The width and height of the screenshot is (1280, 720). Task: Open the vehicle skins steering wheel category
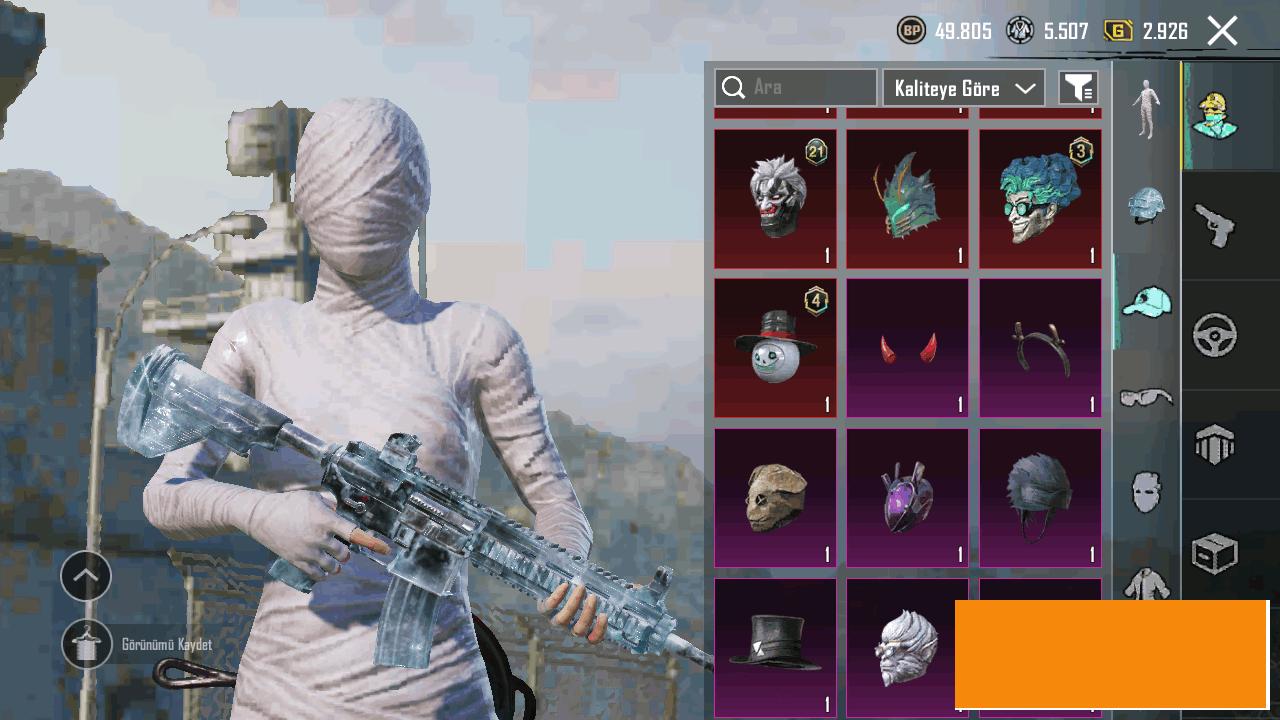tap(1215, 336)
